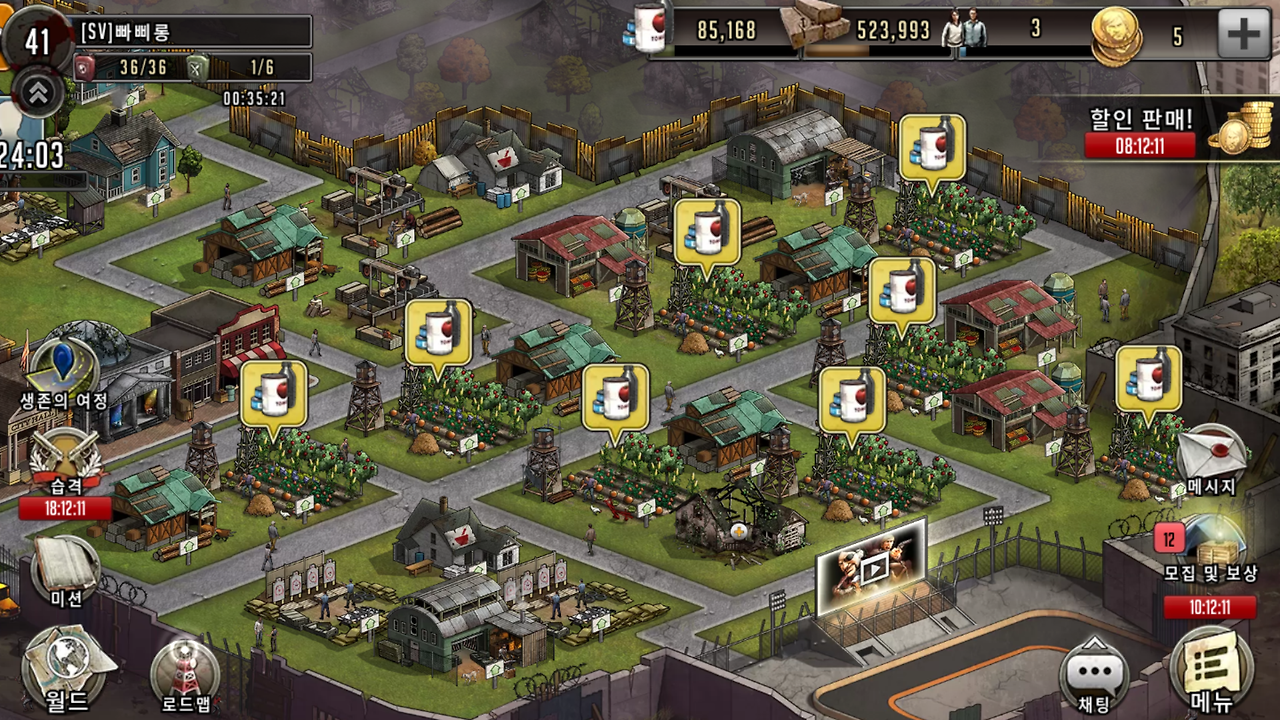This screenshot has height=720, width=1280.
Task: Tap the plus button to buy coins
Action: point(1243,35)
